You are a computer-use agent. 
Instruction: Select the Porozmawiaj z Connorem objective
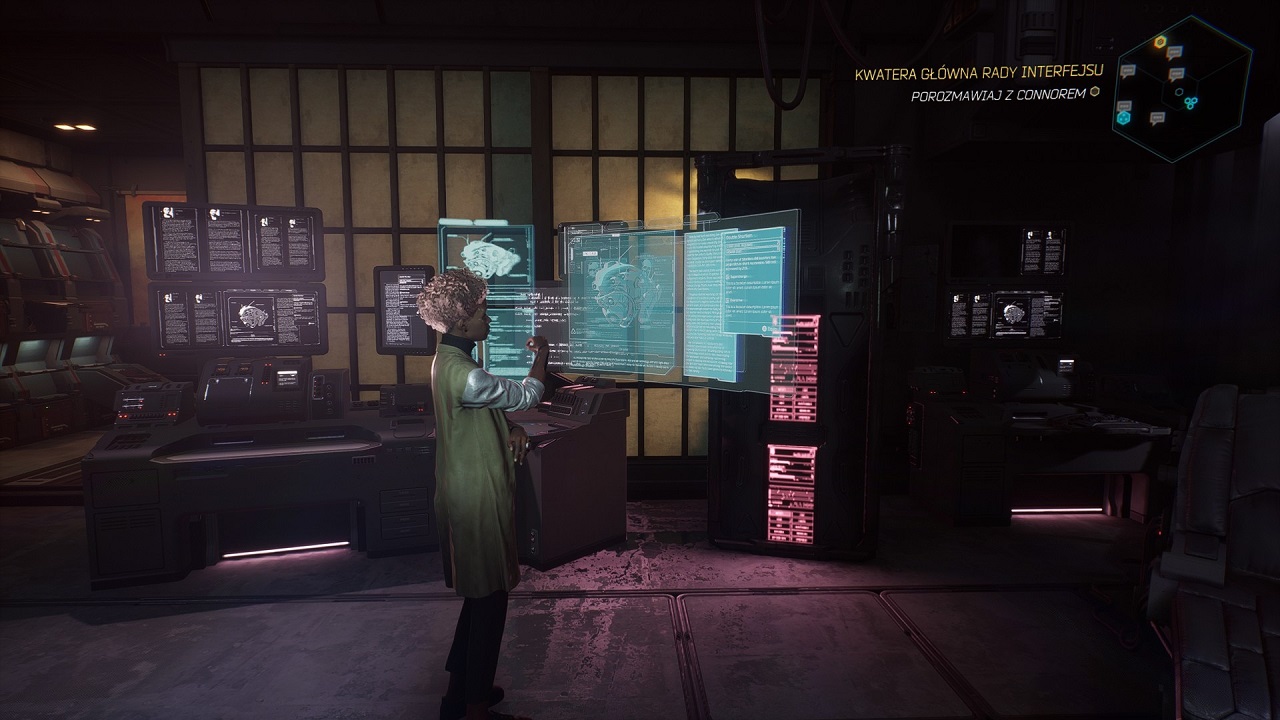tap(997, 95)
